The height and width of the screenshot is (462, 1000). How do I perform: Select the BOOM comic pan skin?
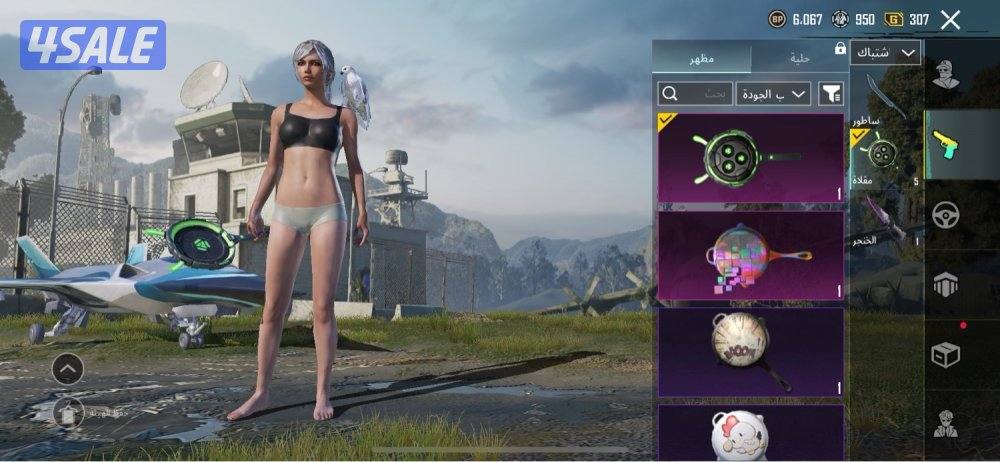750,351
